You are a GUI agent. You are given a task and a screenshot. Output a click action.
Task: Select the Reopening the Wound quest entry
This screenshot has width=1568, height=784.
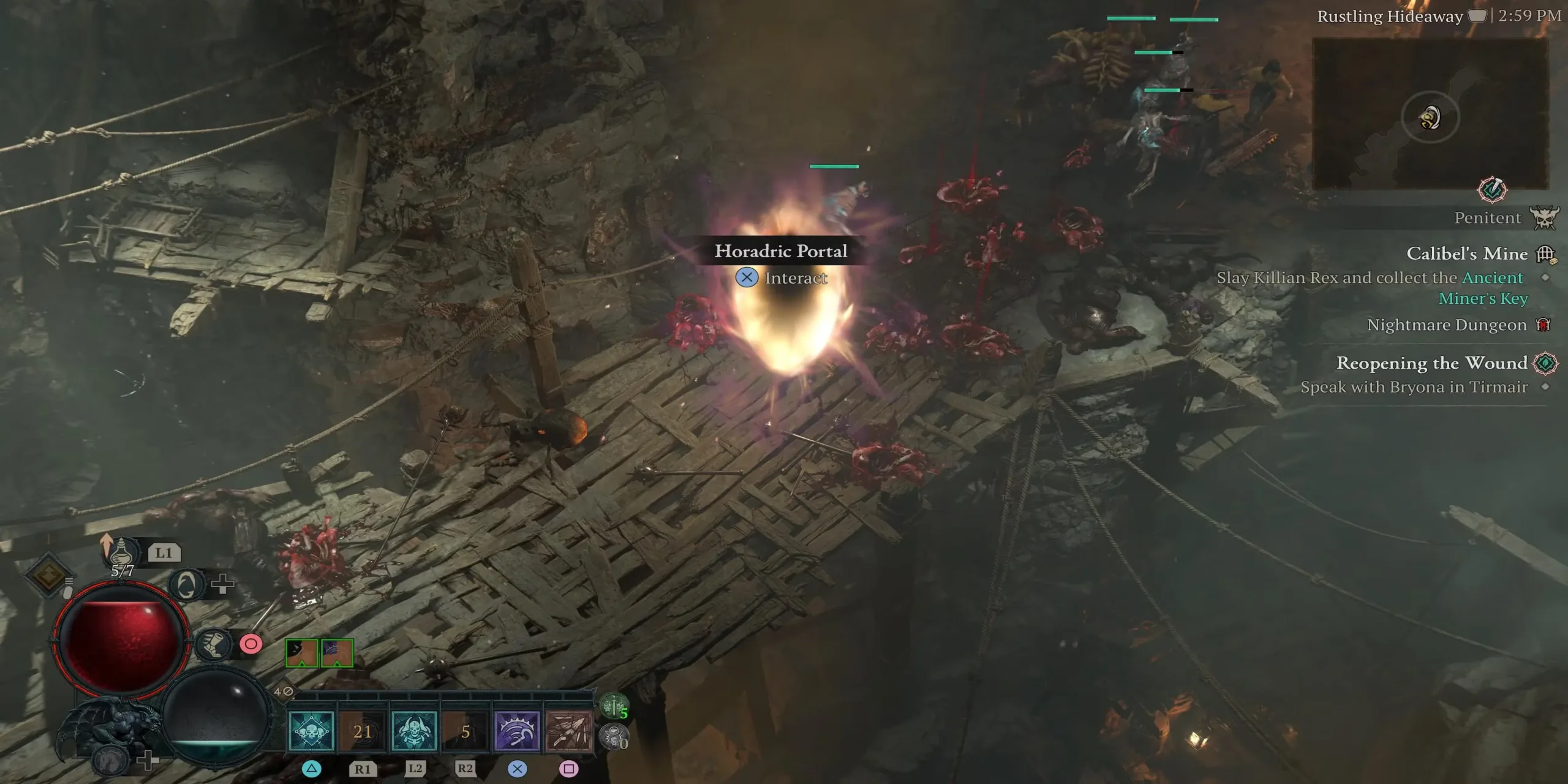click(1431, 363)
